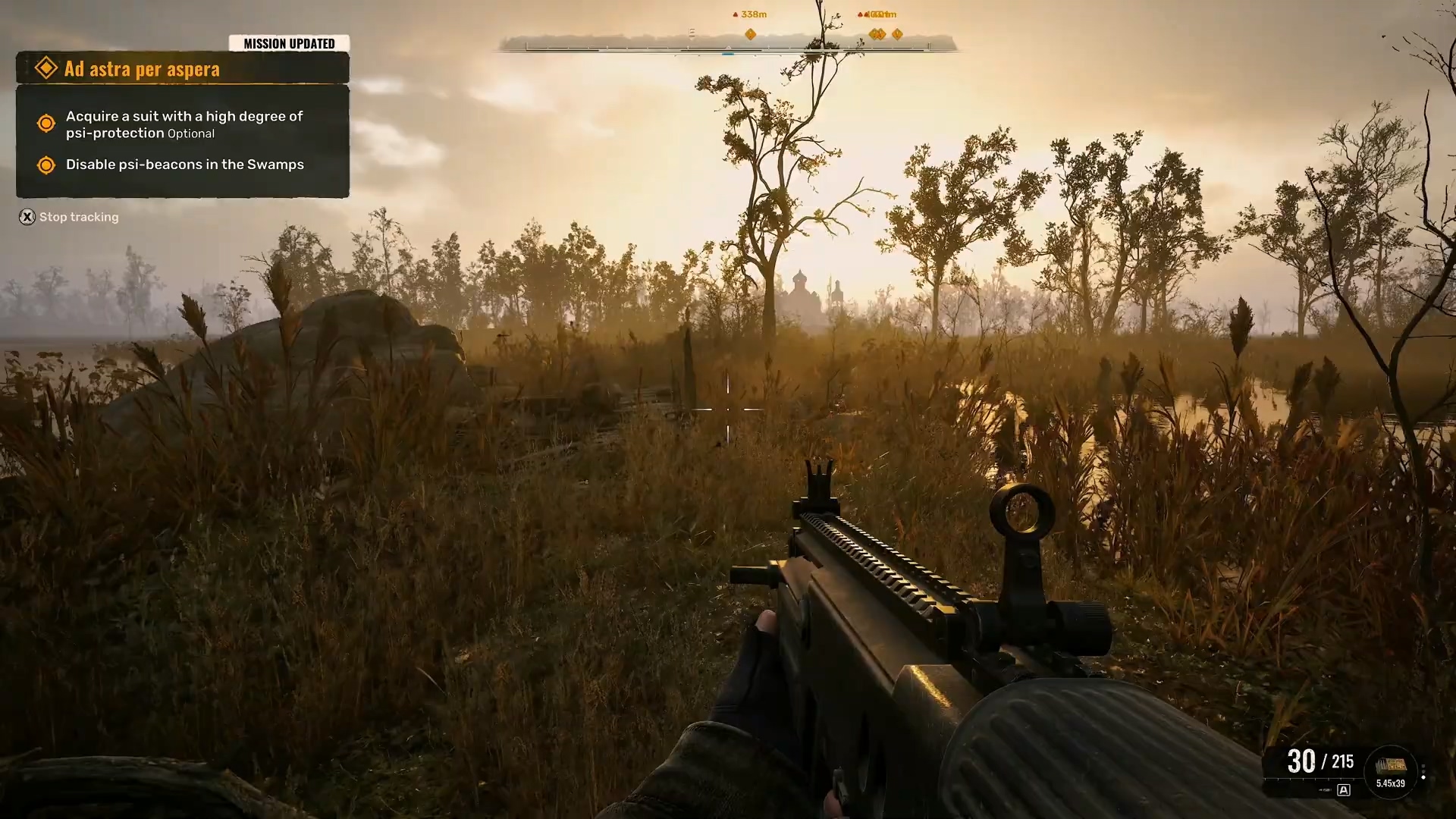Image resolution: width=1456 pixels, height=819 pixels.
Task: Choose the Disable psi-beacons in the Swamps objective
Action: point(184,165)
